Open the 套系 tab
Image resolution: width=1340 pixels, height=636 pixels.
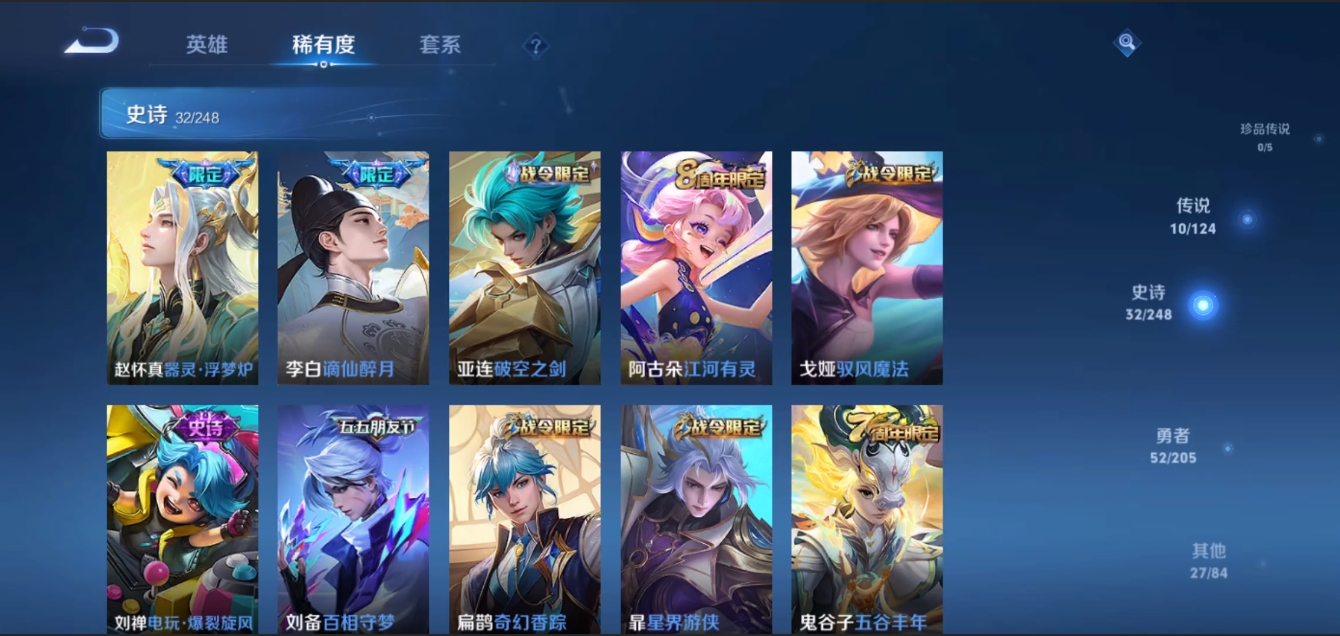tap(440, 45)
